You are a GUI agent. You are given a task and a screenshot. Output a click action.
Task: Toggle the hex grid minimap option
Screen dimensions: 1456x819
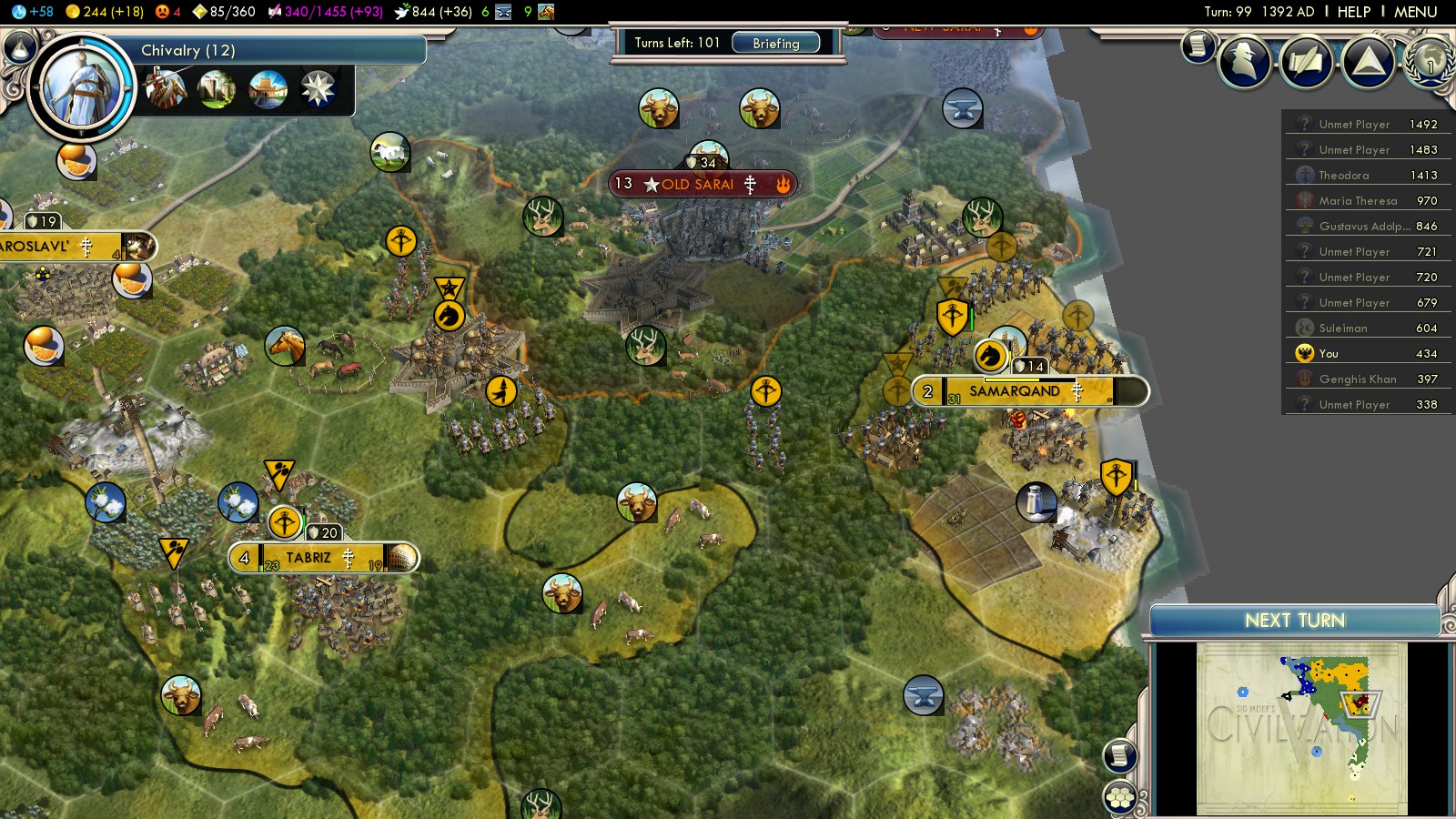[x=1119, y=798]
